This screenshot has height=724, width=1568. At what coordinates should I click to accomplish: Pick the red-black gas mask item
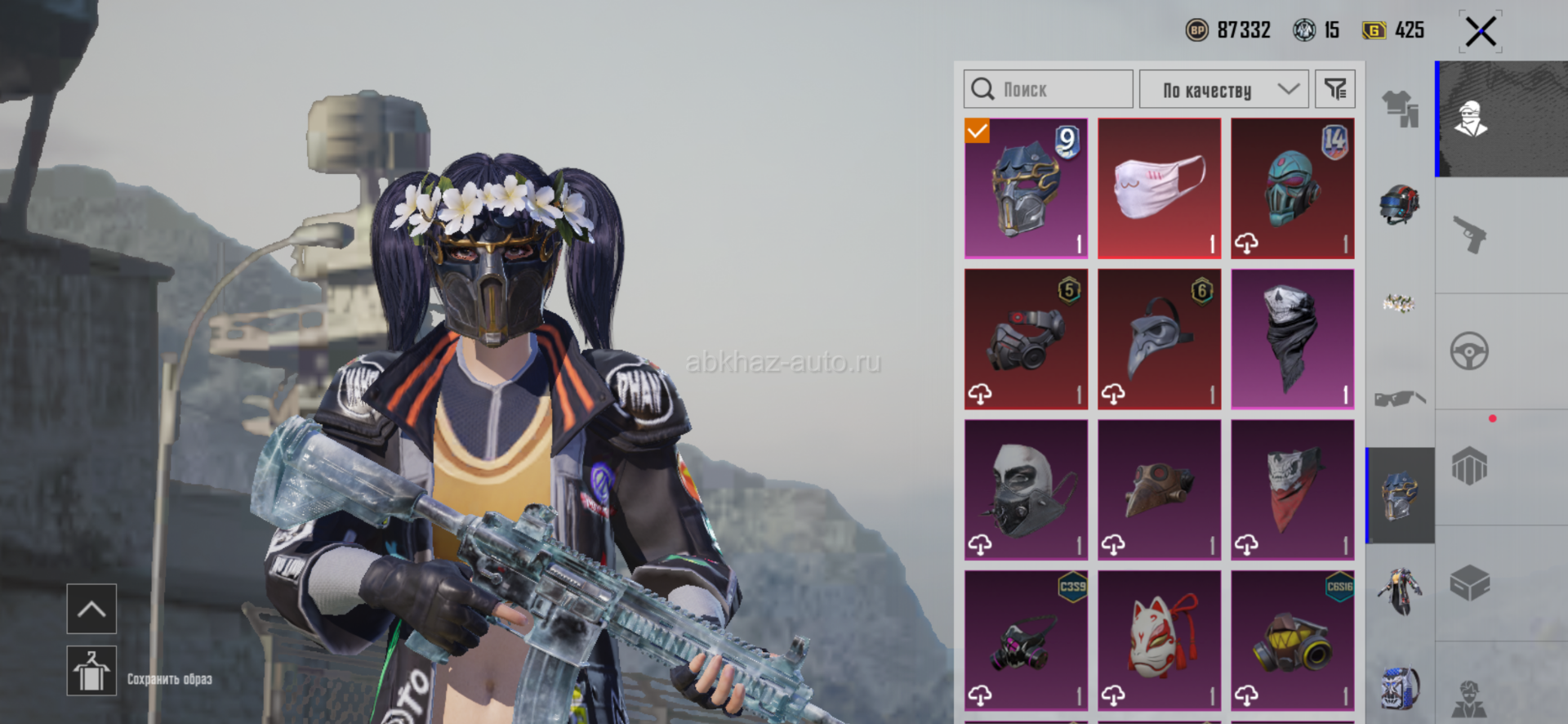(x=1026, y=339)
